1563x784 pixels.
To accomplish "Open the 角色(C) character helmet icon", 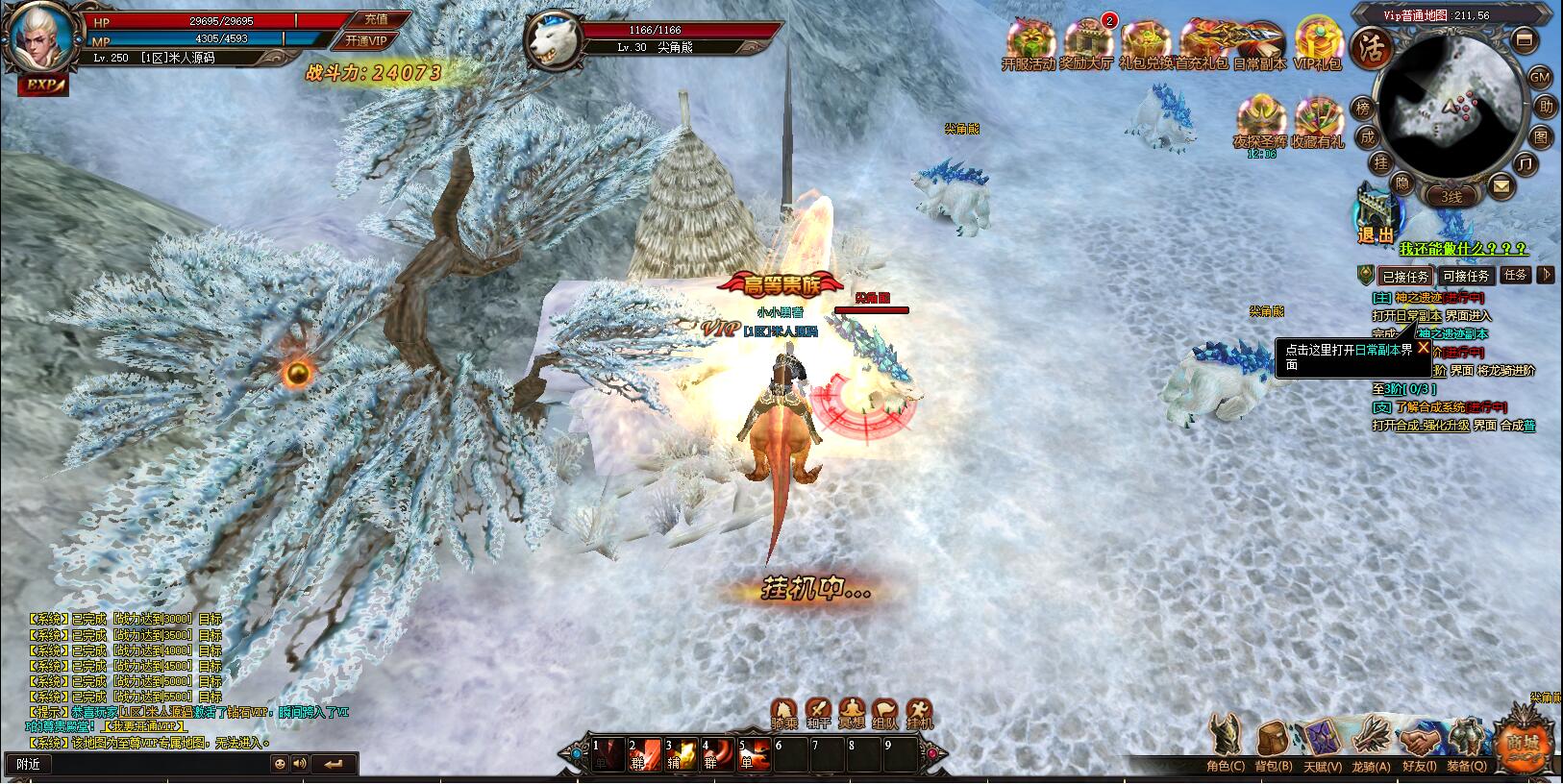I will [x=1226, y=742].
